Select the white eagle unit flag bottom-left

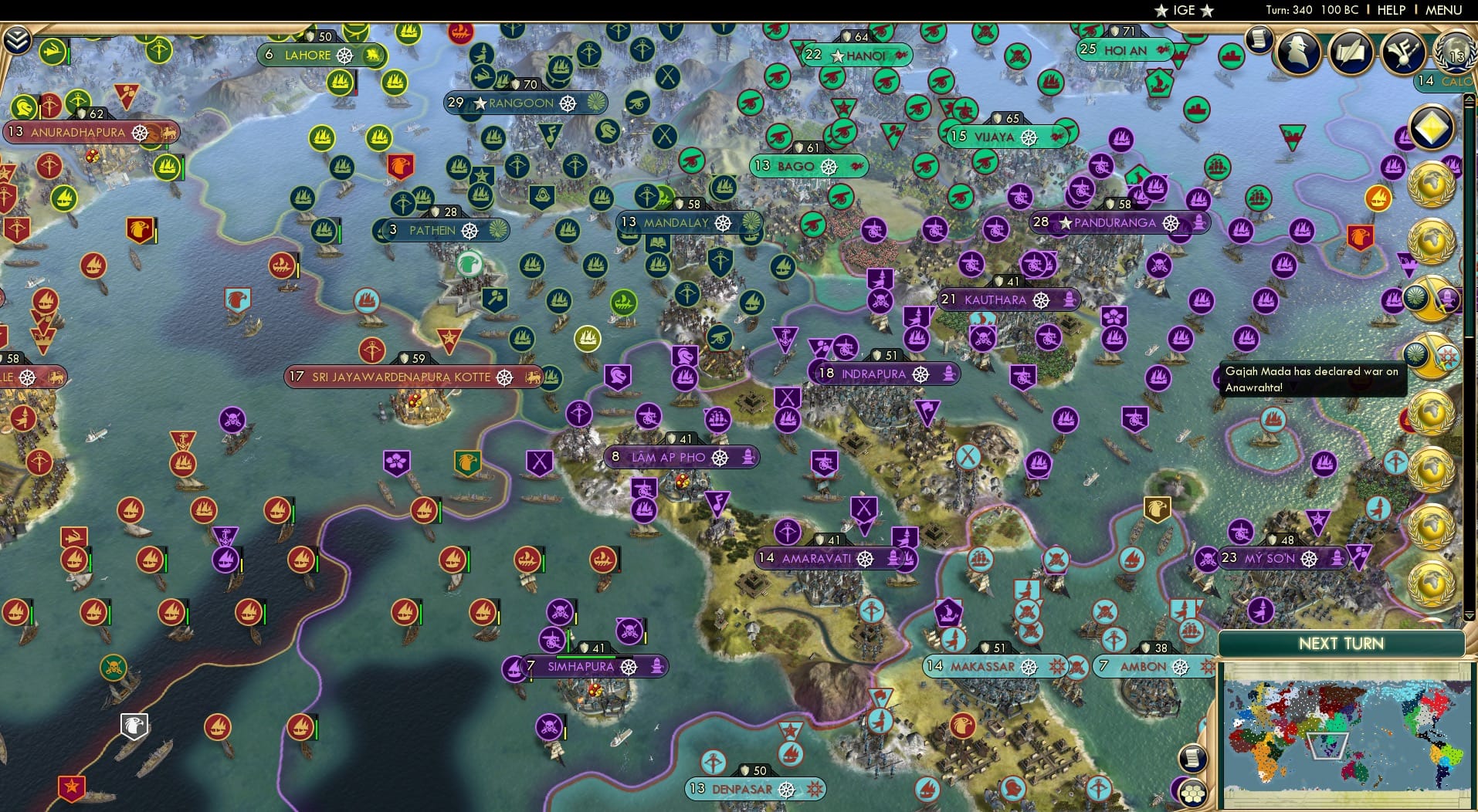point(133,724)
